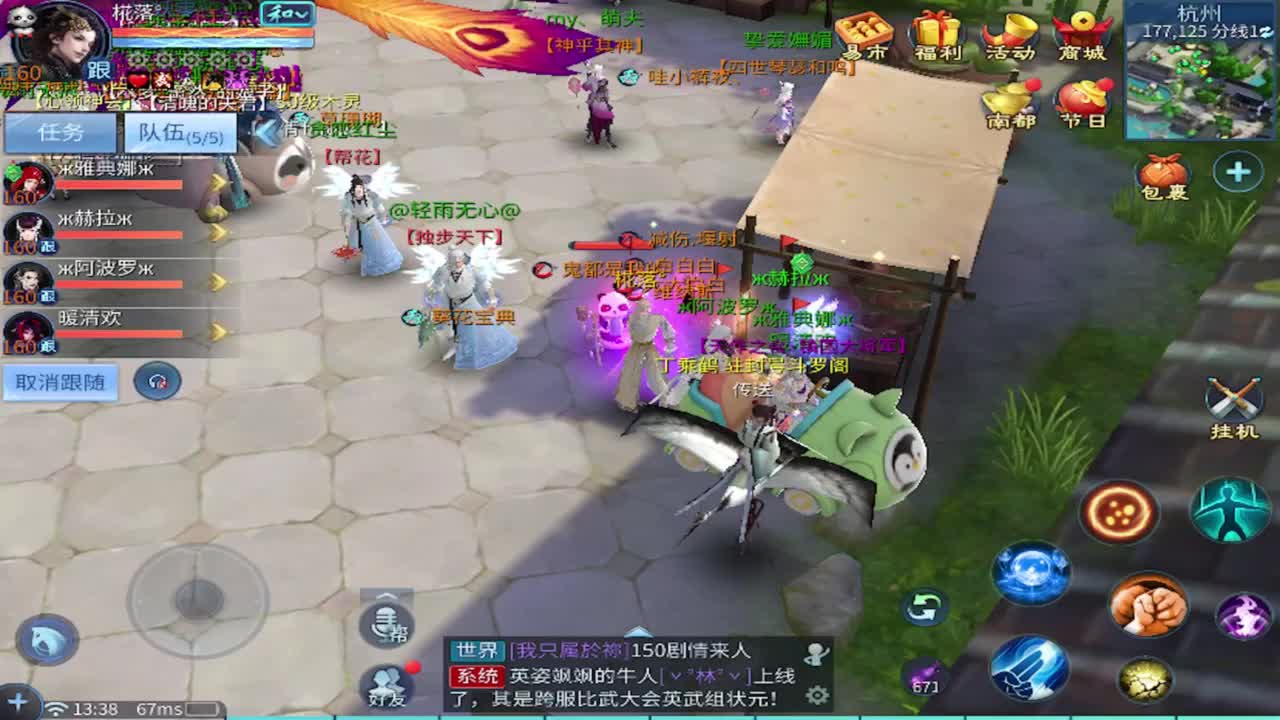The image size is (1280, 720).
Task: Switch to the 任务 tab
Action: pyautogui.click(x=59, y=132)
